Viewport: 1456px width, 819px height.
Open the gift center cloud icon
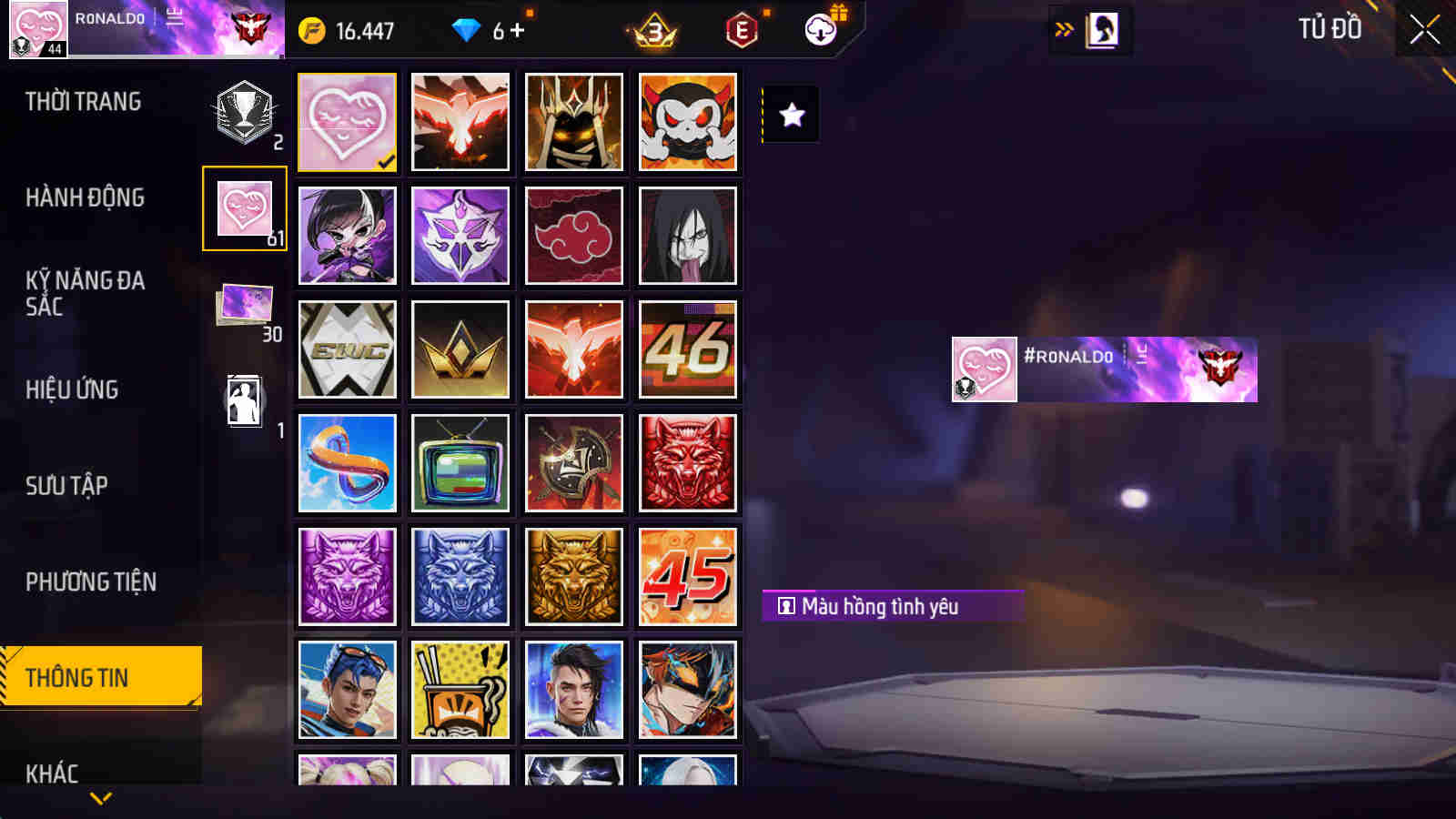pyautogui.click(x=821, y=28)
